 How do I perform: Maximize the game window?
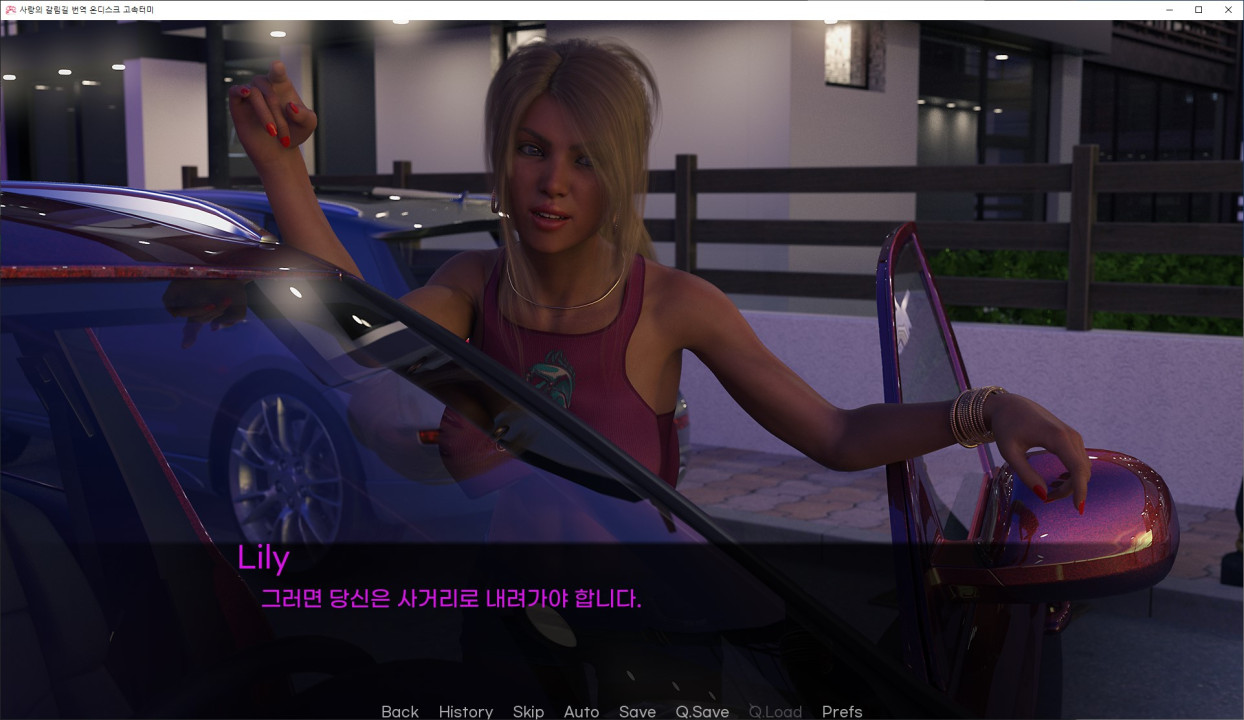(x=1198, y=10)
